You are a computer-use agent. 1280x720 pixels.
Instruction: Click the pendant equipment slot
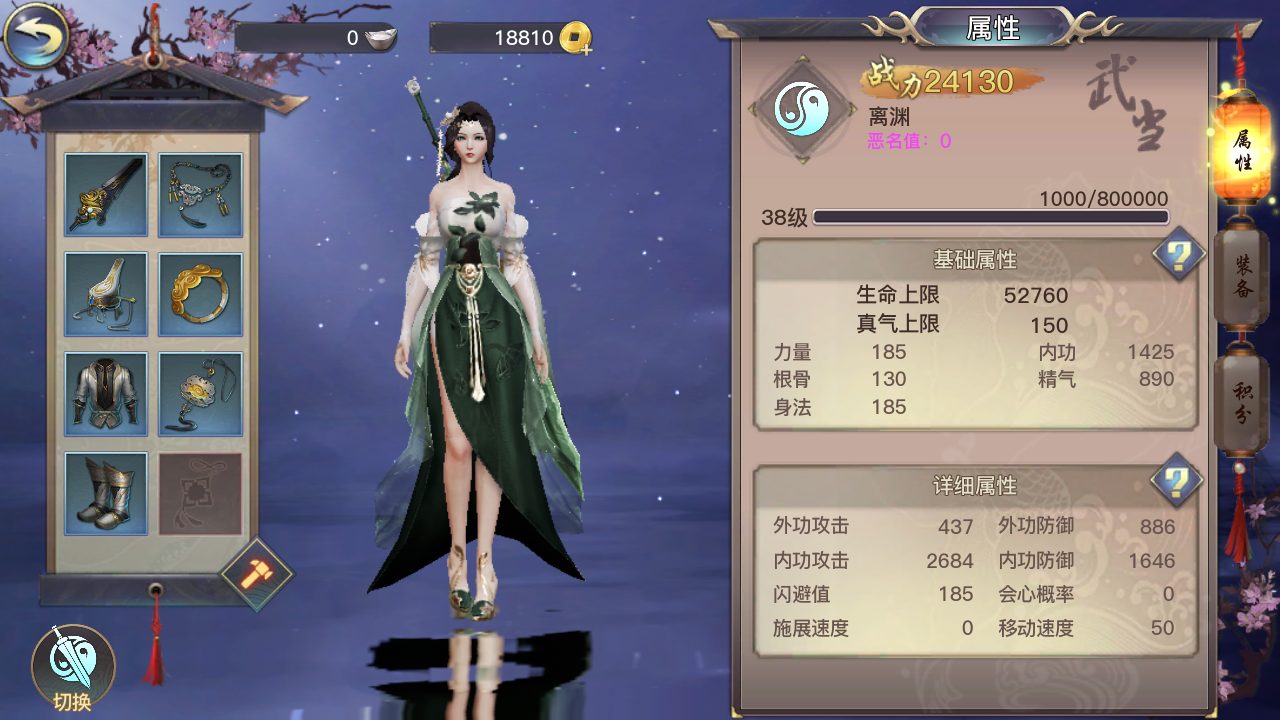coord(199,392)
